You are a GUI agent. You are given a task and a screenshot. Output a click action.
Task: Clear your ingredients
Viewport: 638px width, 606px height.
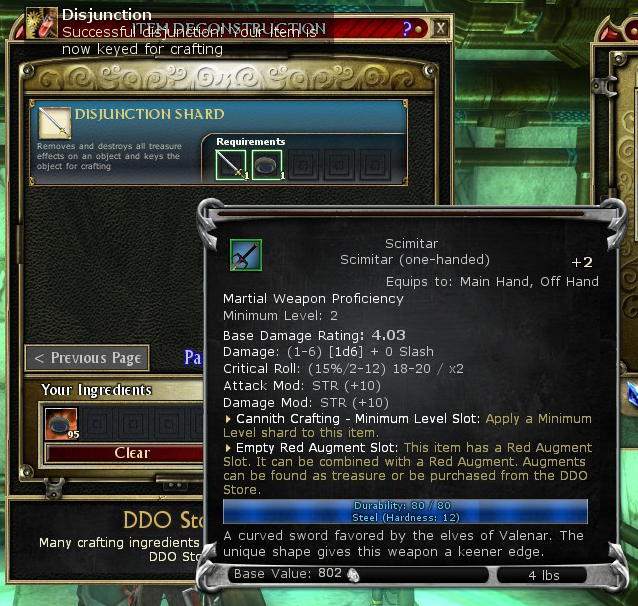point(131,453)
